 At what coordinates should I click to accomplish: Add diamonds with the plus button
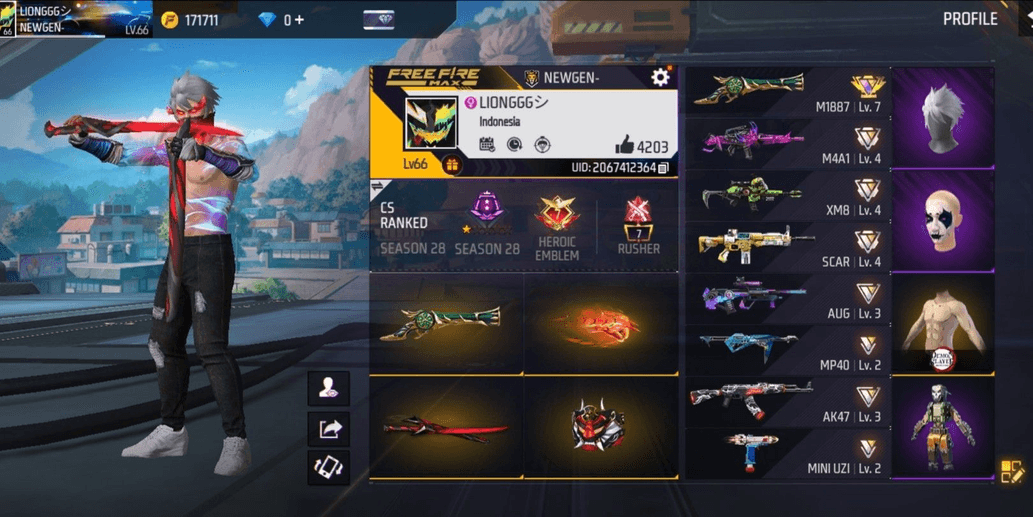(299, 20)
